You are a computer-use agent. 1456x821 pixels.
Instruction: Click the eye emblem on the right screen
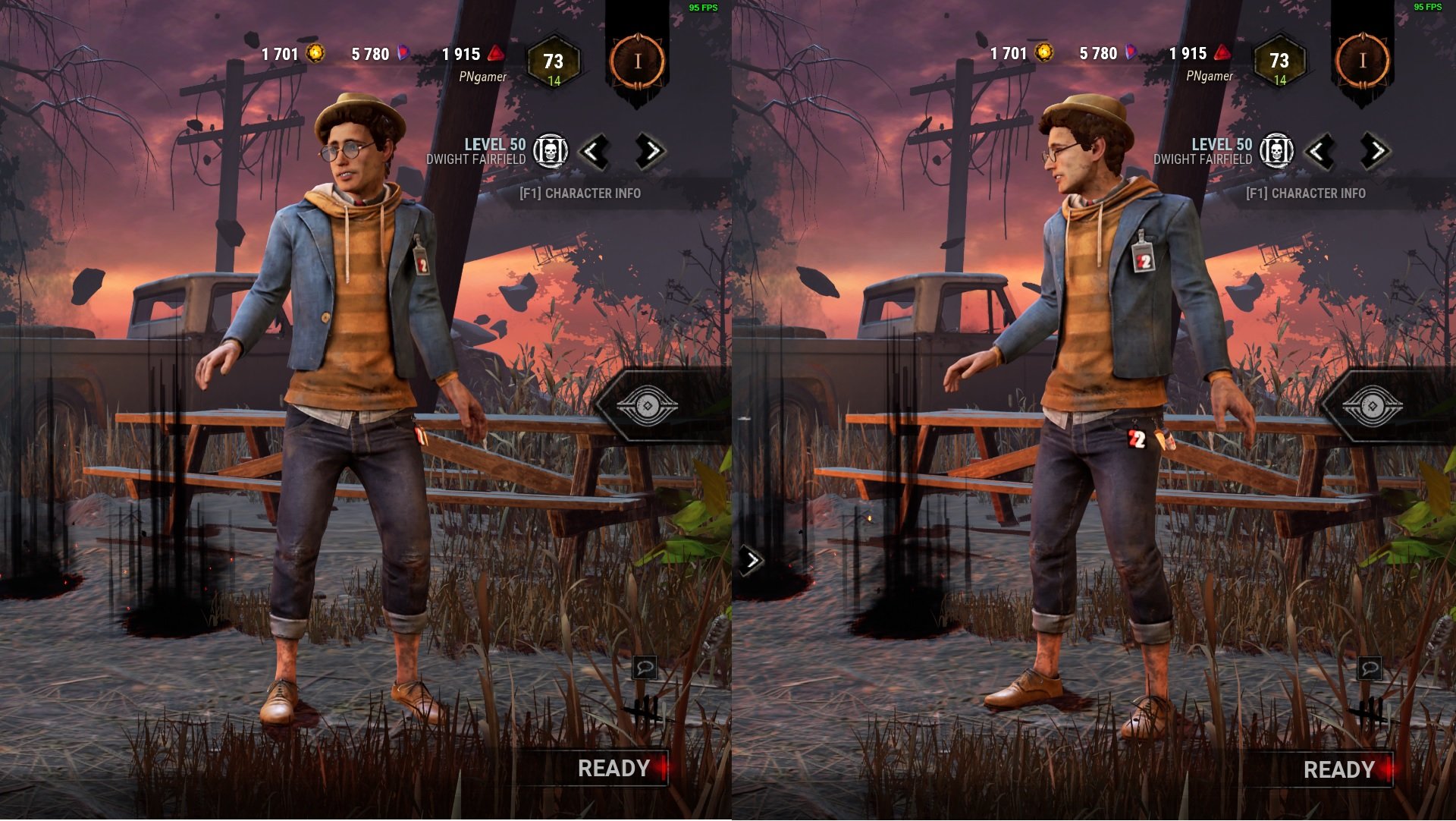pos(1373,407)
